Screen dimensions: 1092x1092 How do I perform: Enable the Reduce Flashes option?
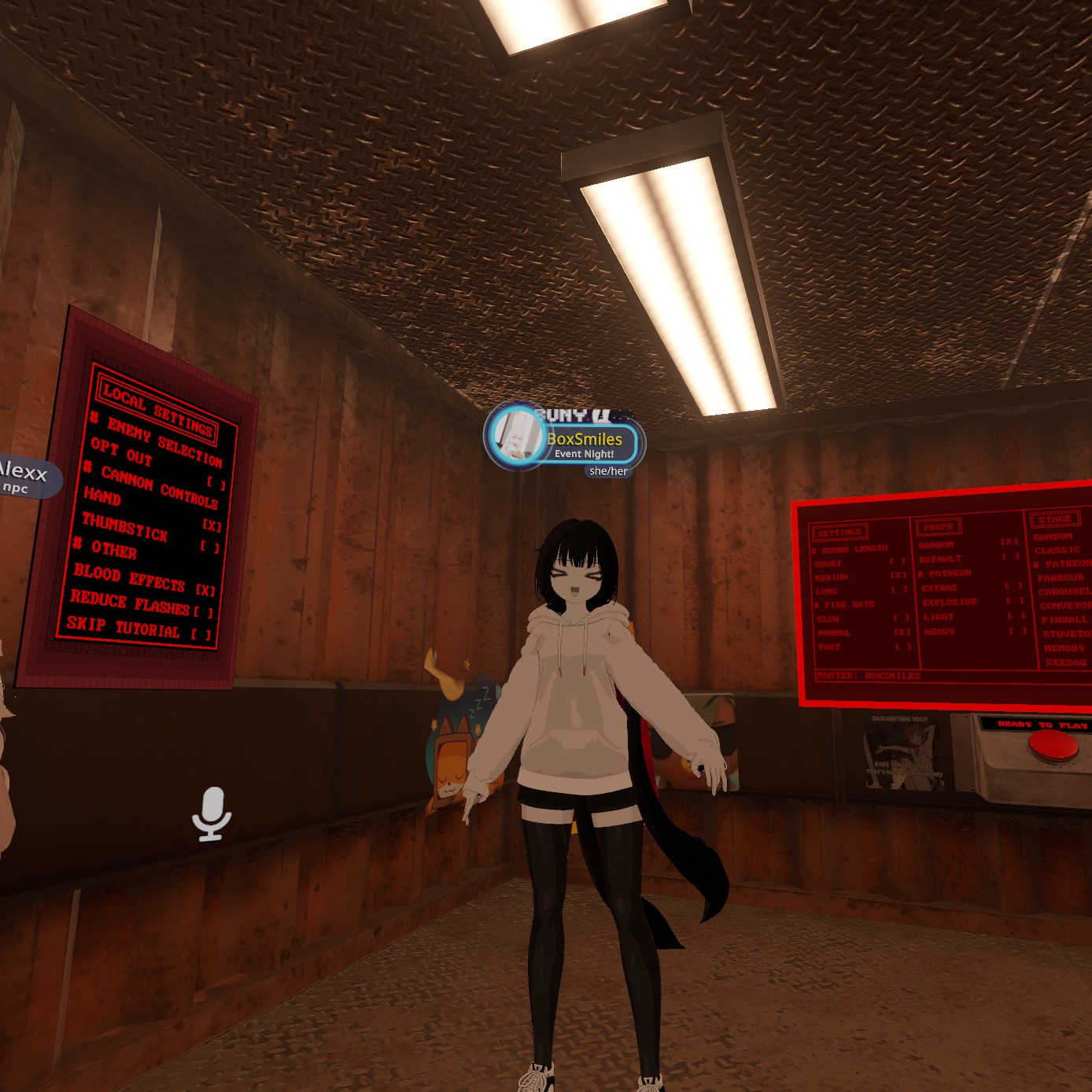(x=203, y=612)
